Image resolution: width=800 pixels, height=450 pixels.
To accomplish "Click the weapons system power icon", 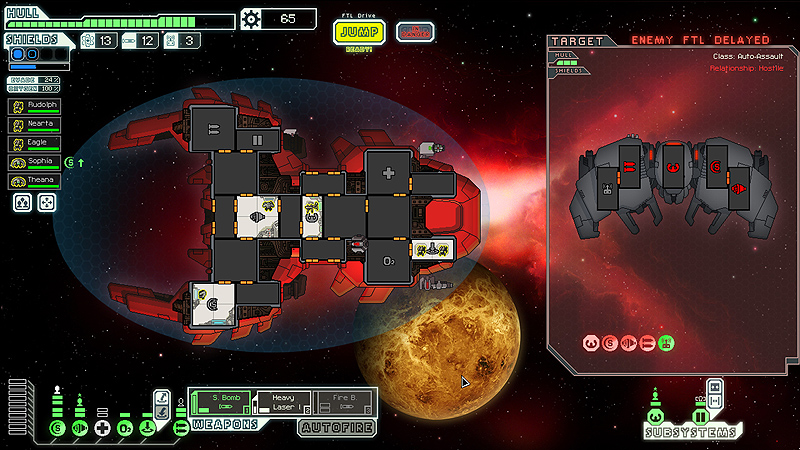I will [181, 429].
